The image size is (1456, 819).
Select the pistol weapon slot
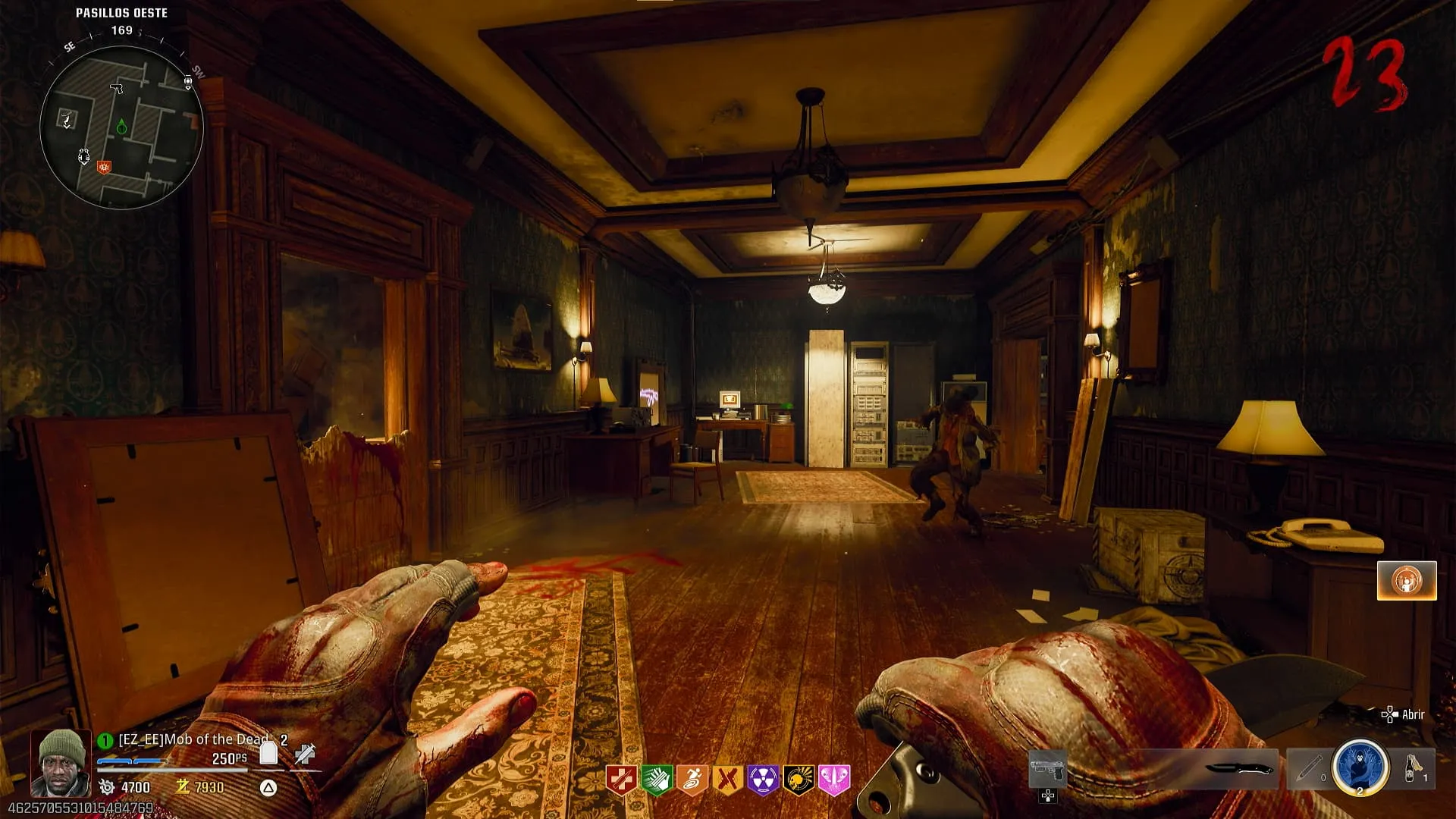click(x=1048, y=770)
